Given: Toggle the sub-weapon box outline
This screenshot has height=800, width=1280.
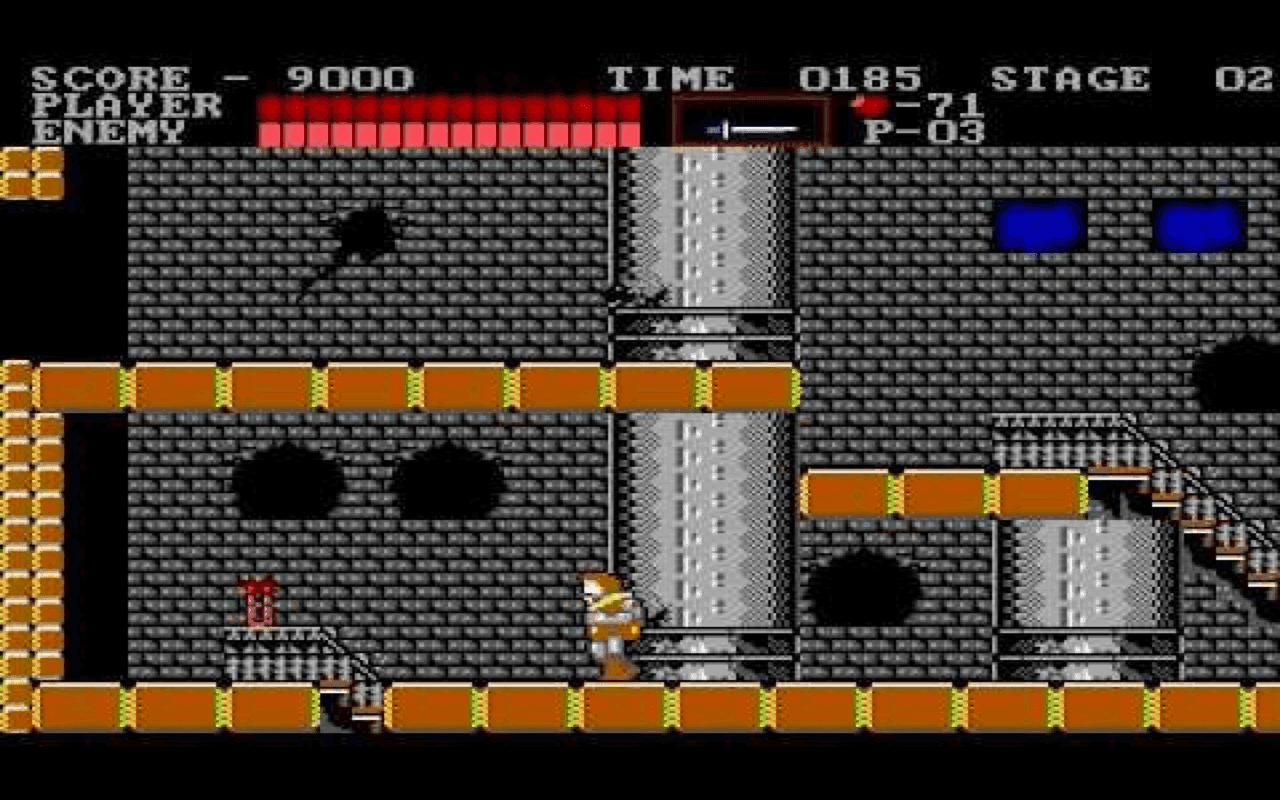Looking at the screenshot, I should point(750,120).
